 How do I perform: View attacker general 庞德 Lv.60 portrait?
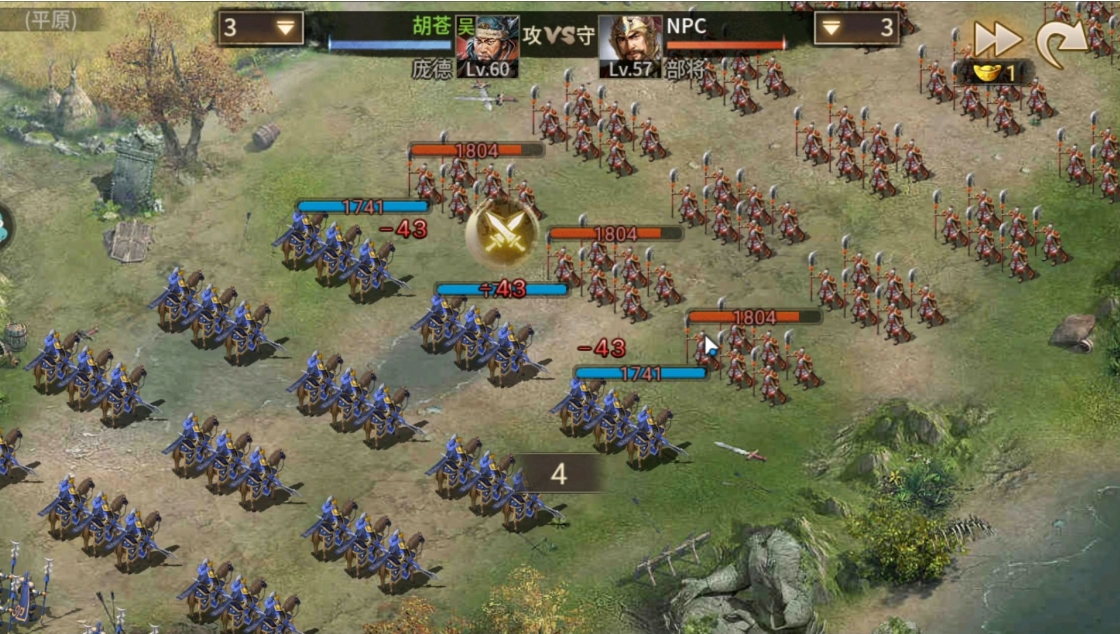click(488, 45)
